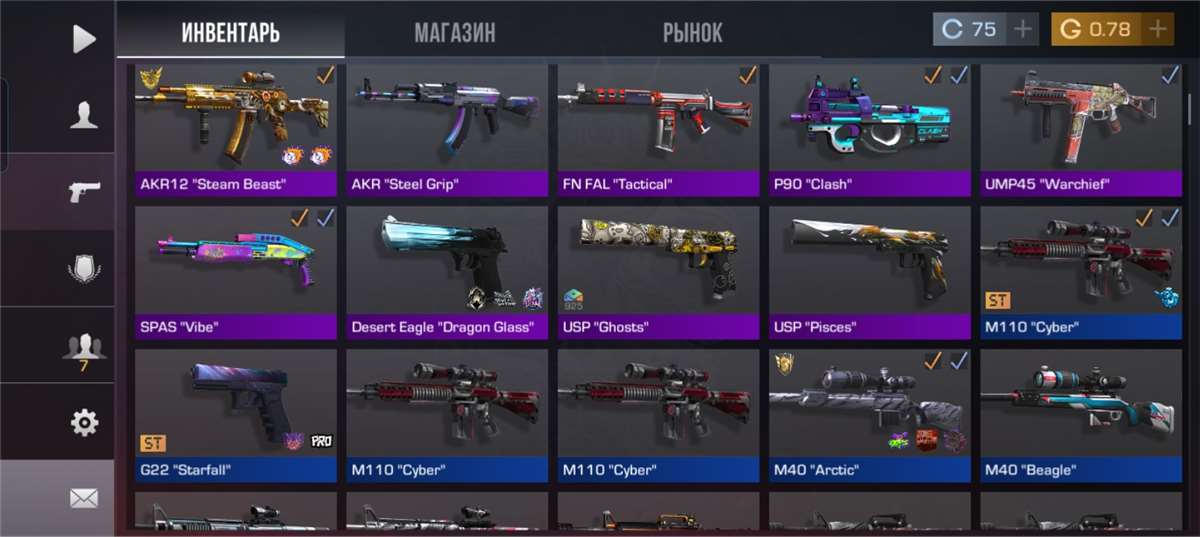This screenshot has height=537, width=1200.
Task: Open the Рынок tab
Action: [692, 32]
